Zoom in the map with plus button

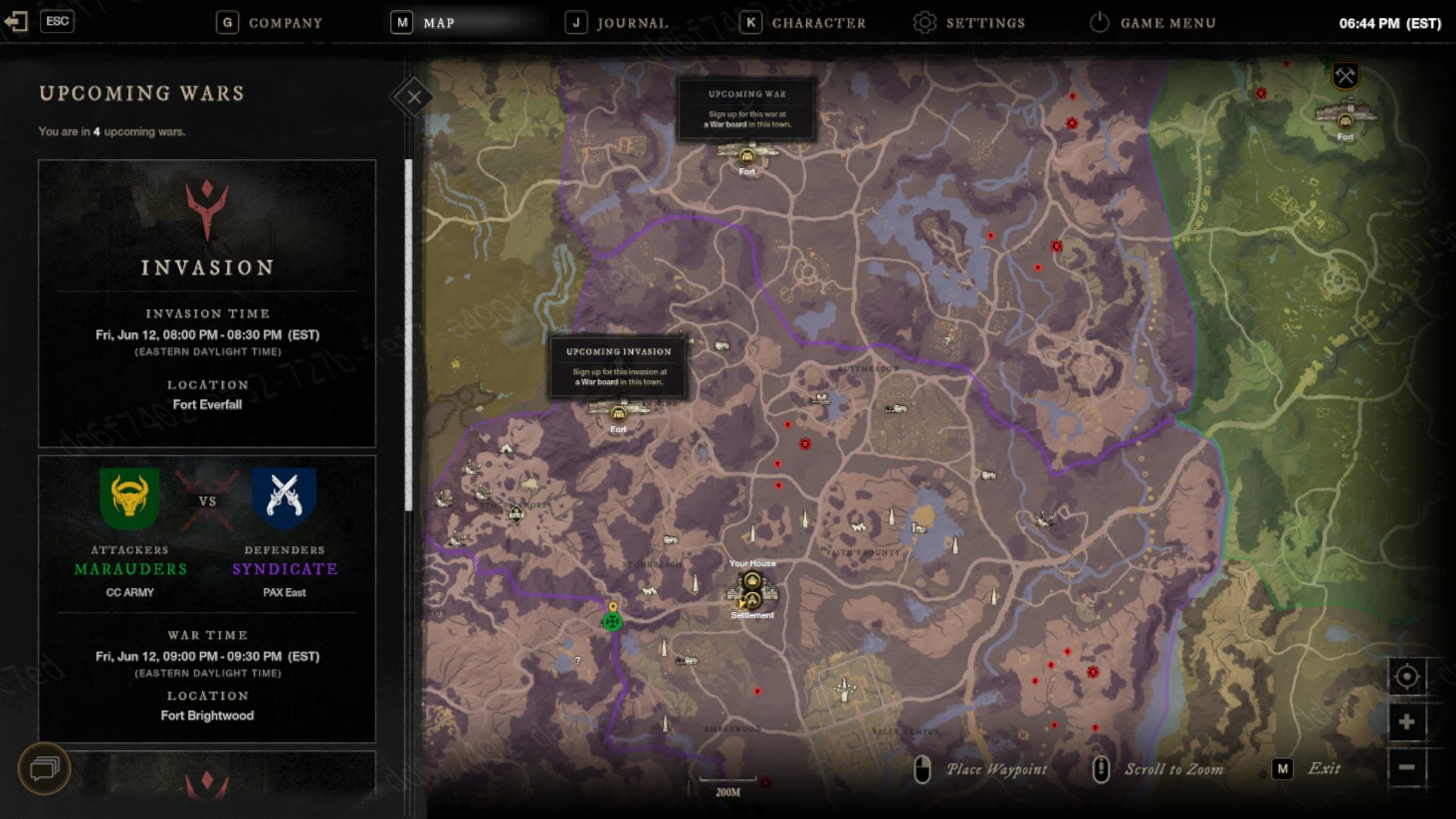click(1406, 721)
